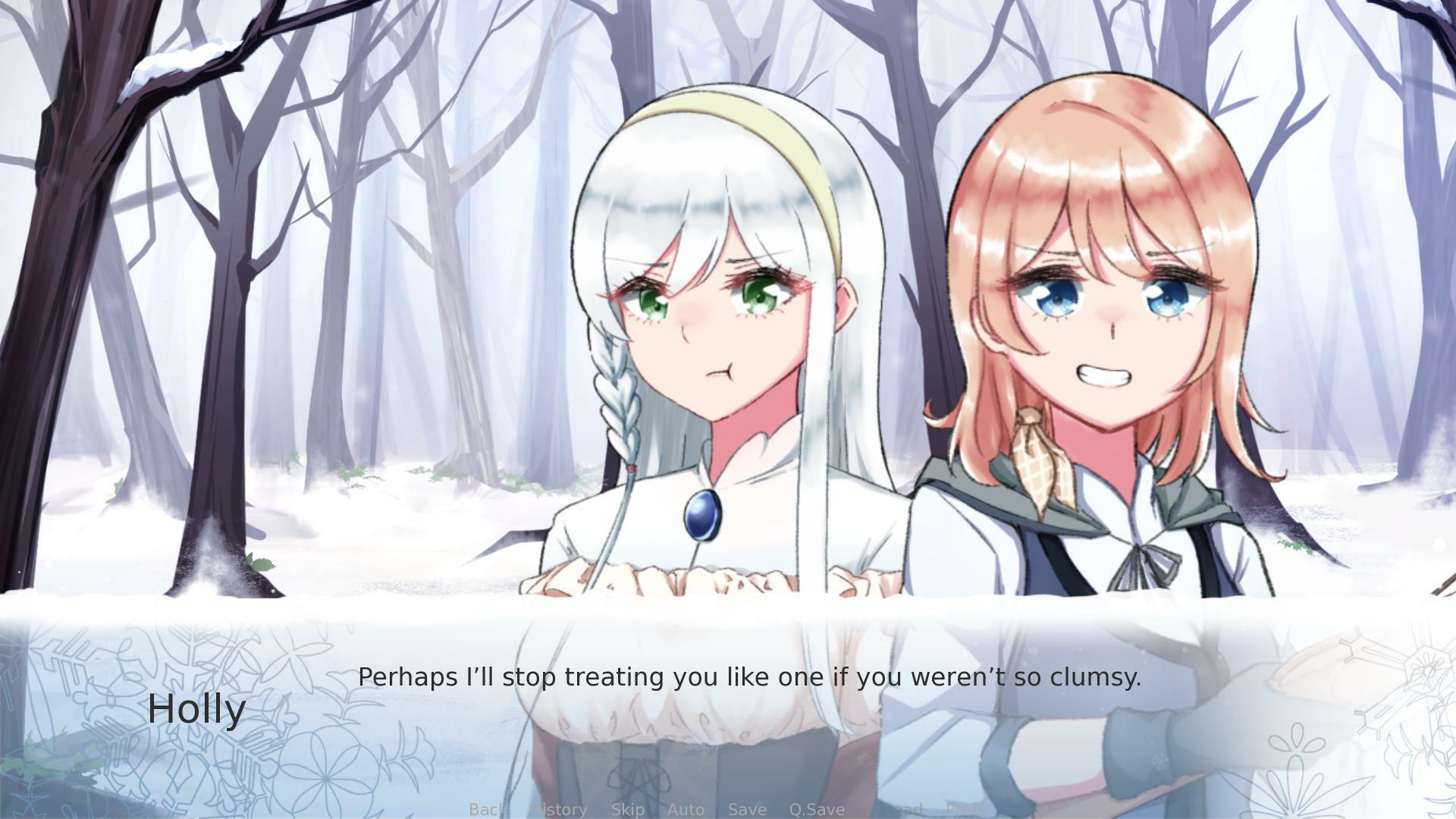Open the History screen

tap(558, 810)
